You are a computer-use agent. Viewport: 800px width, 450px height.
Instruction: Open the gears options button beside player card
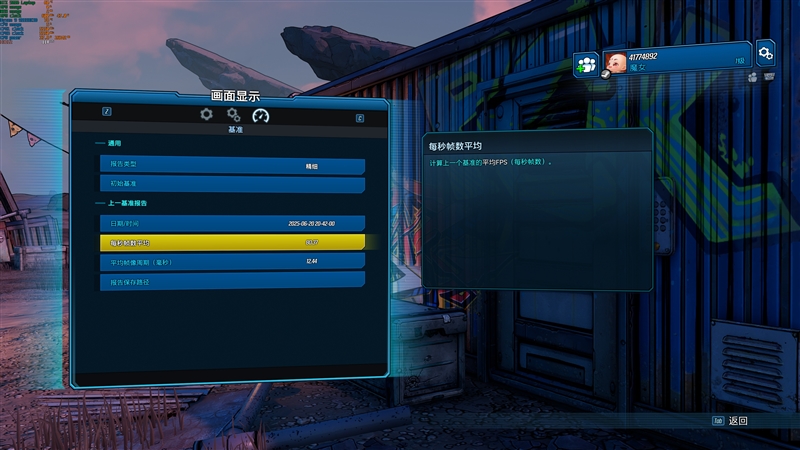pyautogui.click(x=766, y=52)
